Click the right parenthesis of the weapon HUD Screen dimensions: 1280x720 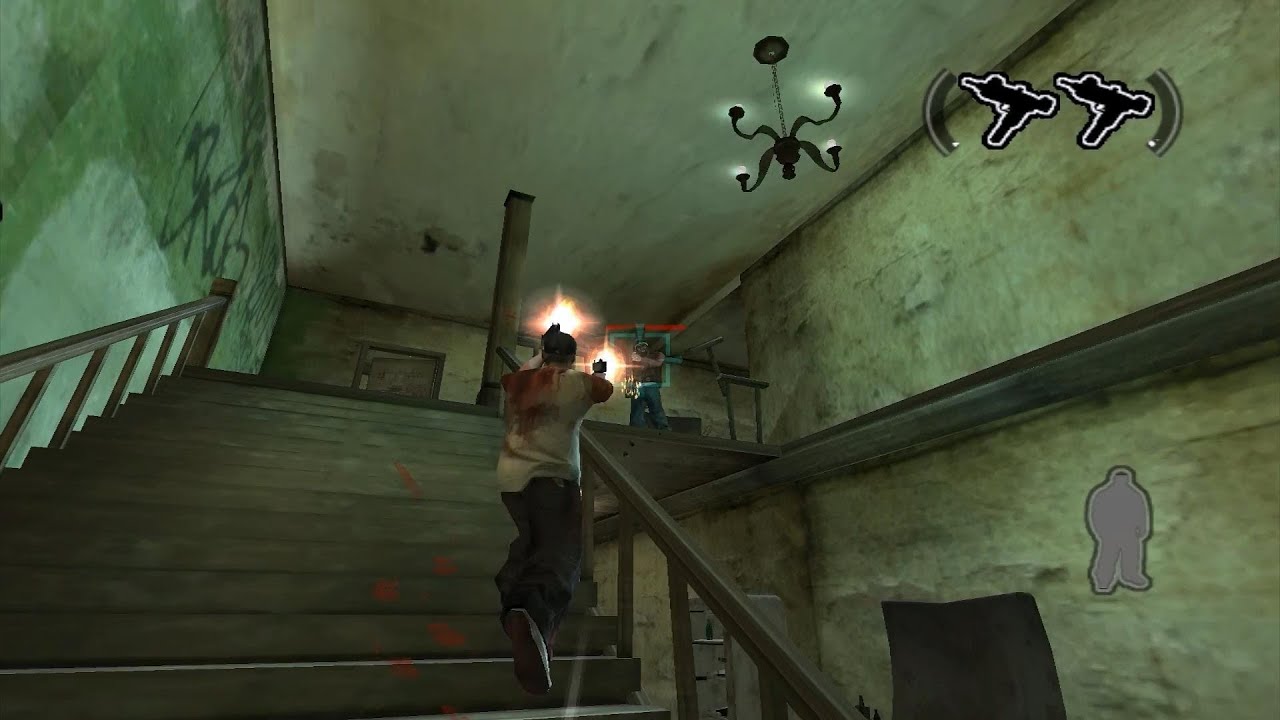tap(1167, 110)
